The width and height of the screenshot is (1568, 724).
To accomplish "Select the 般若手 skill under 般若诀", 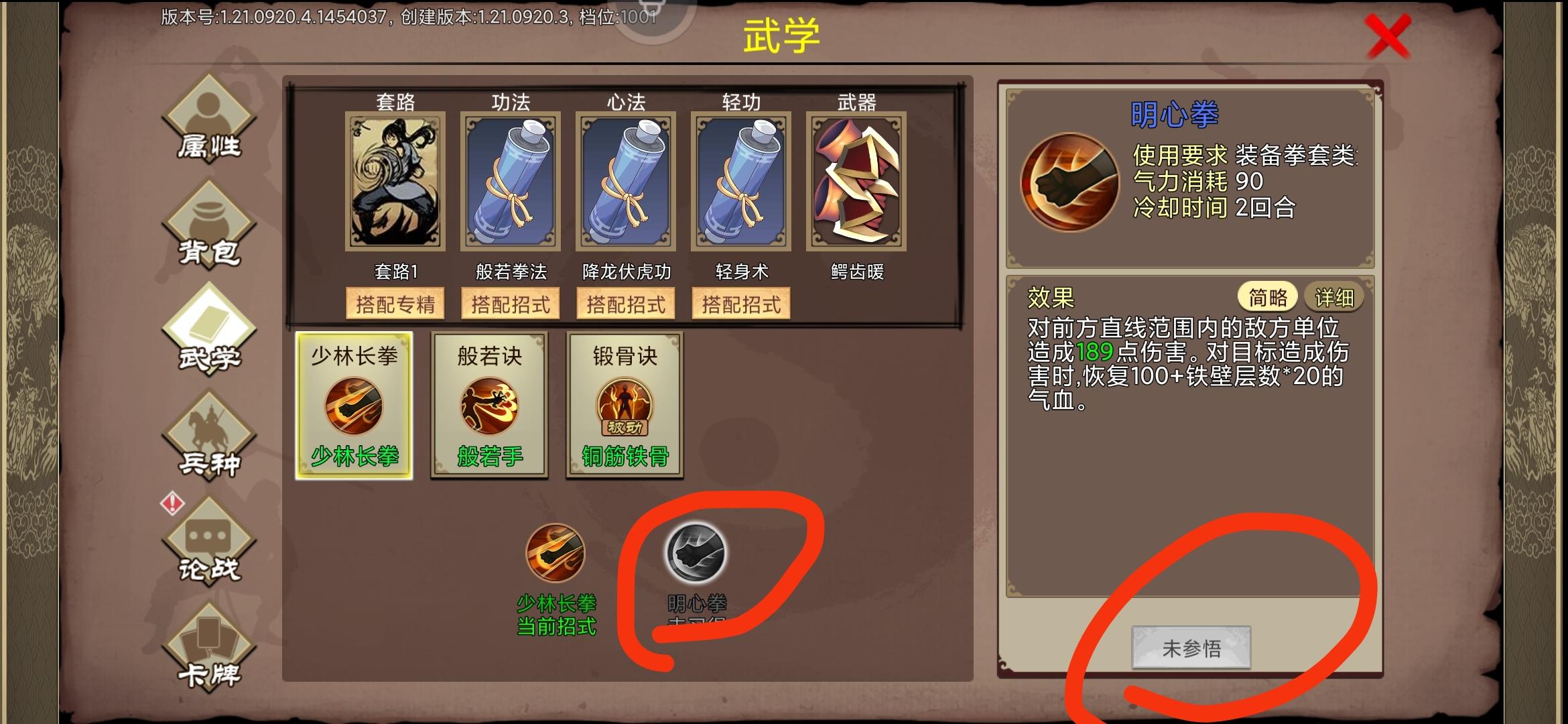I will point(488,406).
